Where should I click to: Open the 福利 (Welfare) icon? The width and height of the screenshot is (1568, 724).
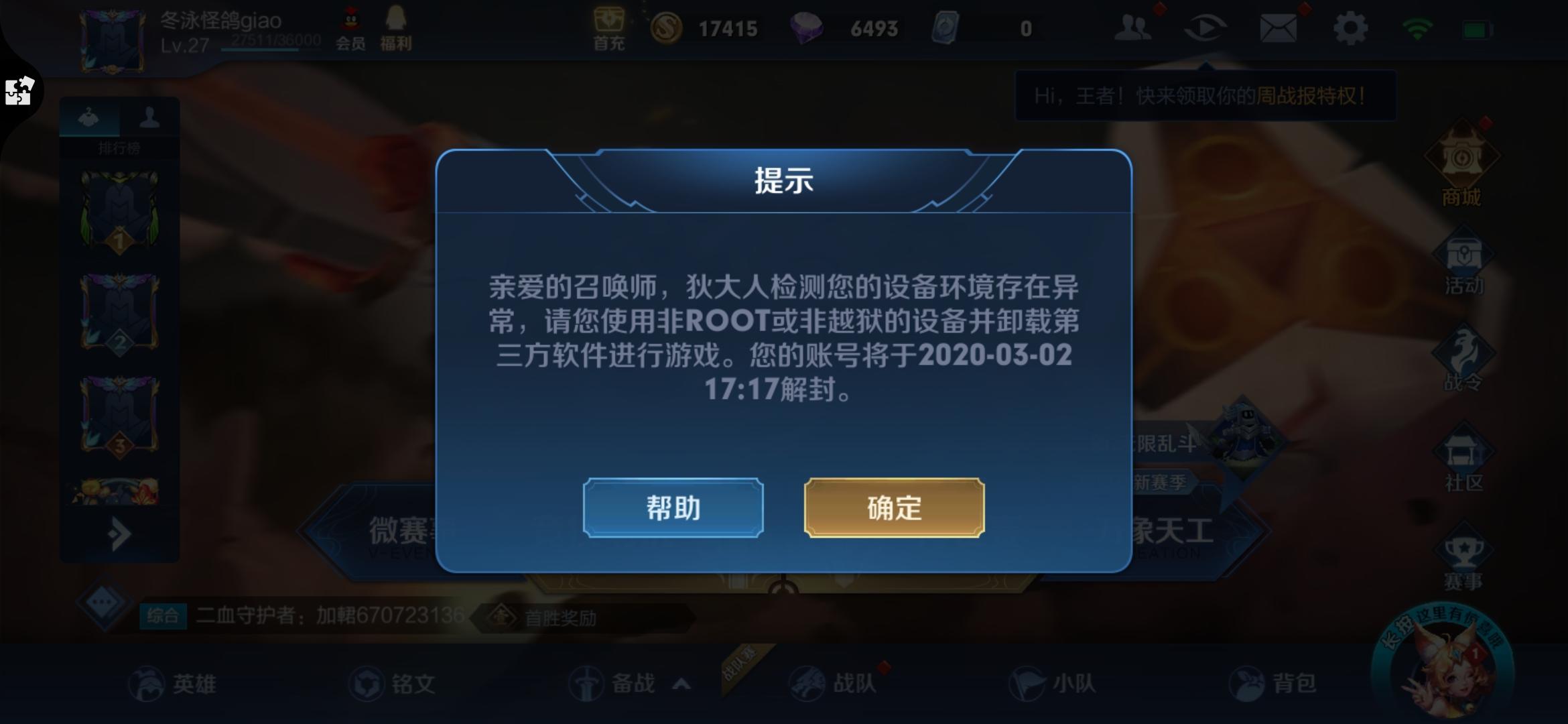[396, 28]
